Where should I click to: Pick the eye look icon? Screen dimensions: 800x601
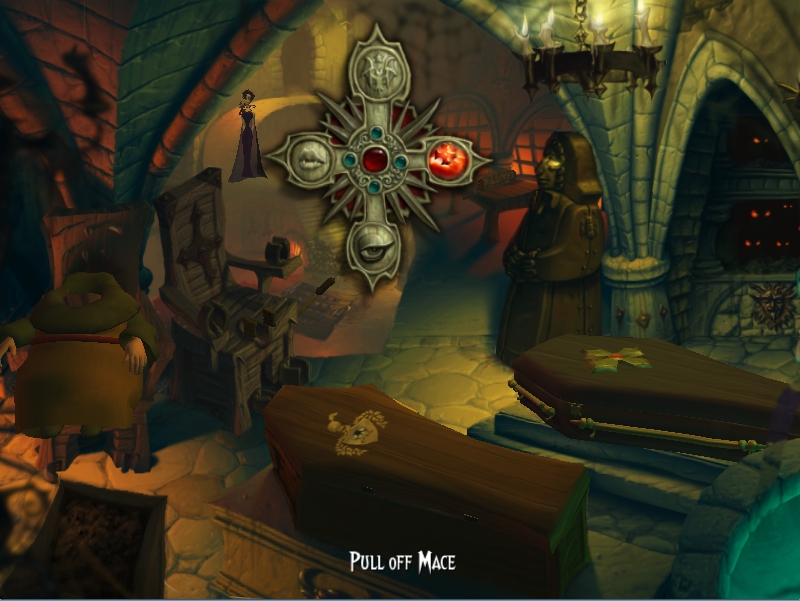(374, 243)
